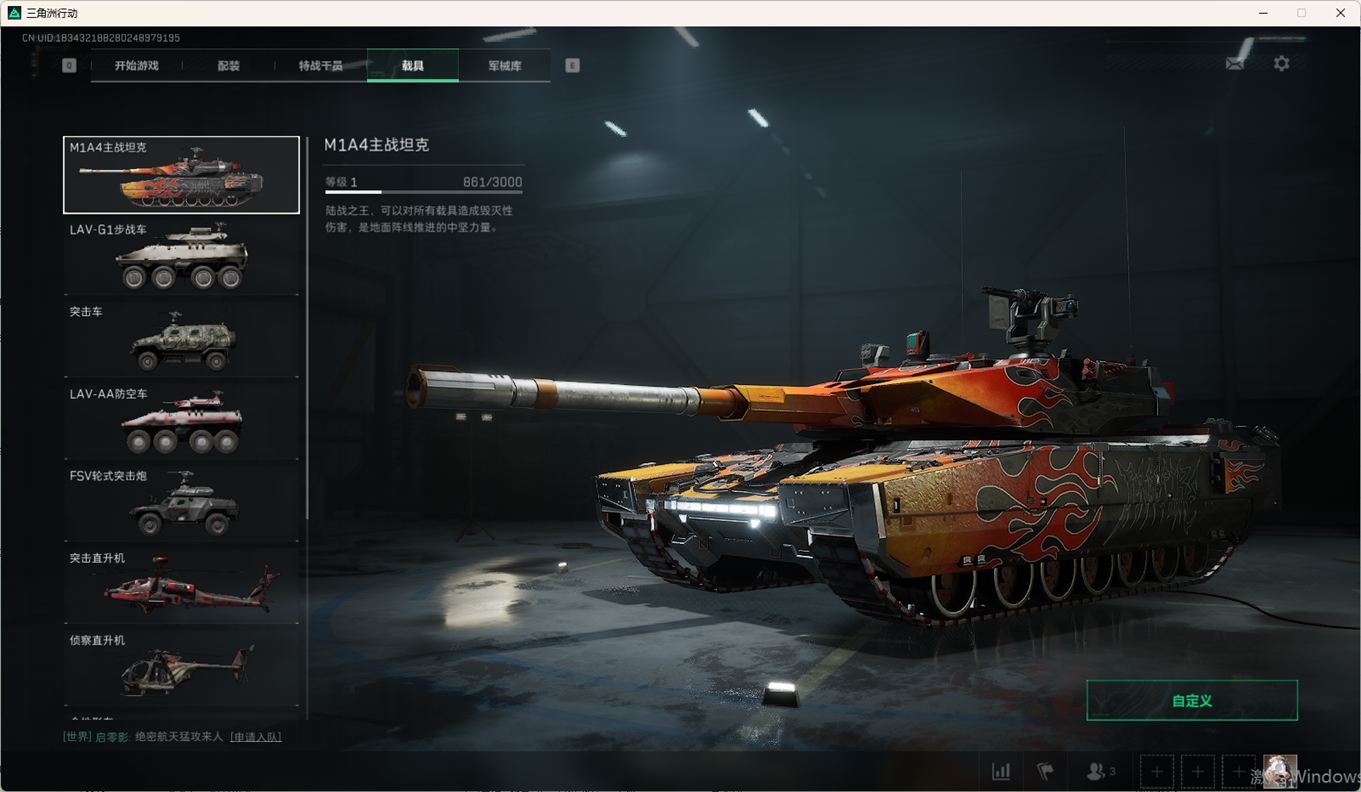Choose the LAV-G1步战车 from the list
The height and width of the screenshot is (792, 1361).
pos(181,257)
